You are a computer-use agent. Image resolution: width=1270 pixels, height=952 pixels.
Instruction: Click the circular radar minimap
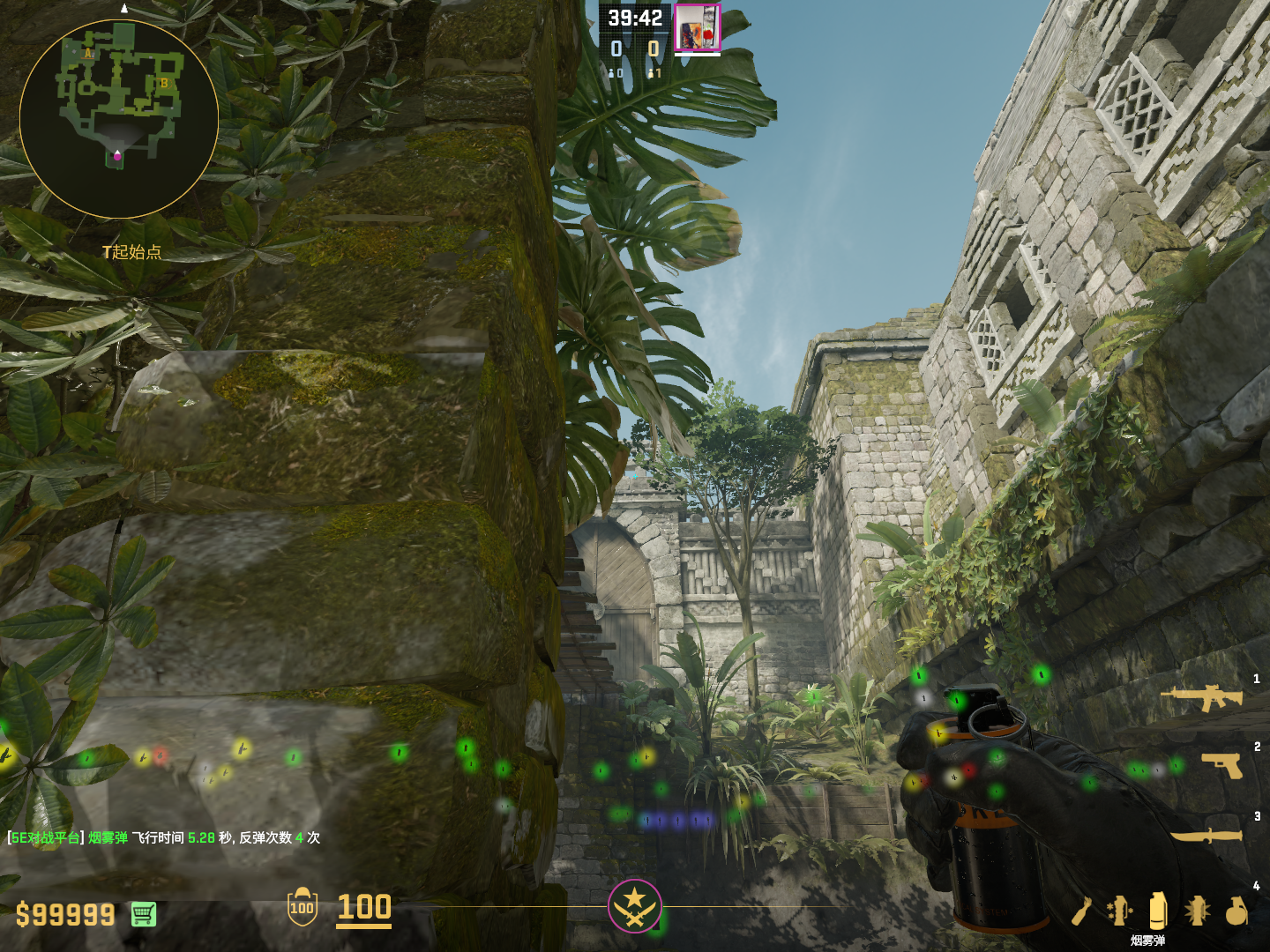(x=118, y=119)
